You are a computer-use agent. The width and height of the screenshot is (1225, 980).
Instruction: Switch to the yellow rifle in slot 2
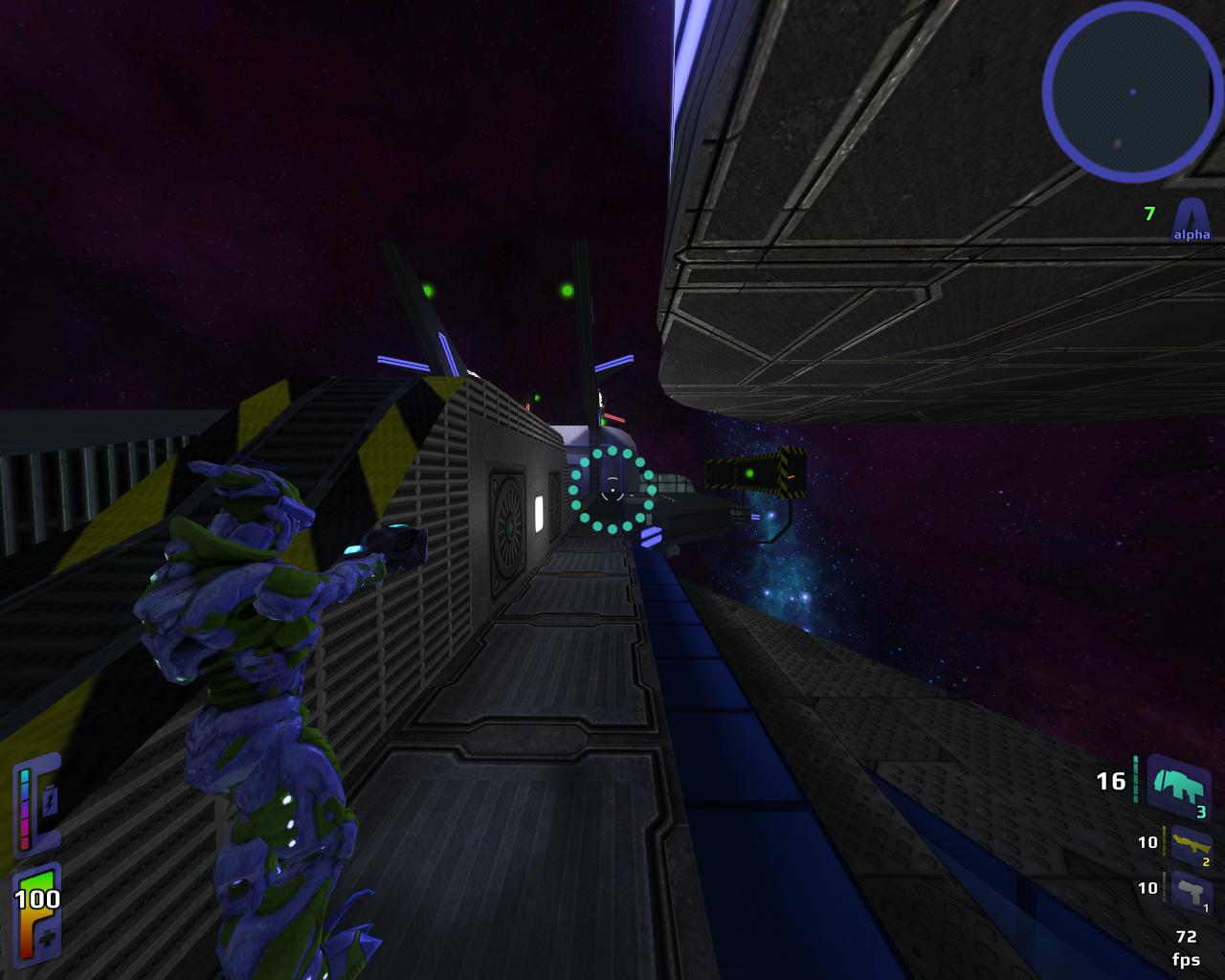[x=1192, y=845]
